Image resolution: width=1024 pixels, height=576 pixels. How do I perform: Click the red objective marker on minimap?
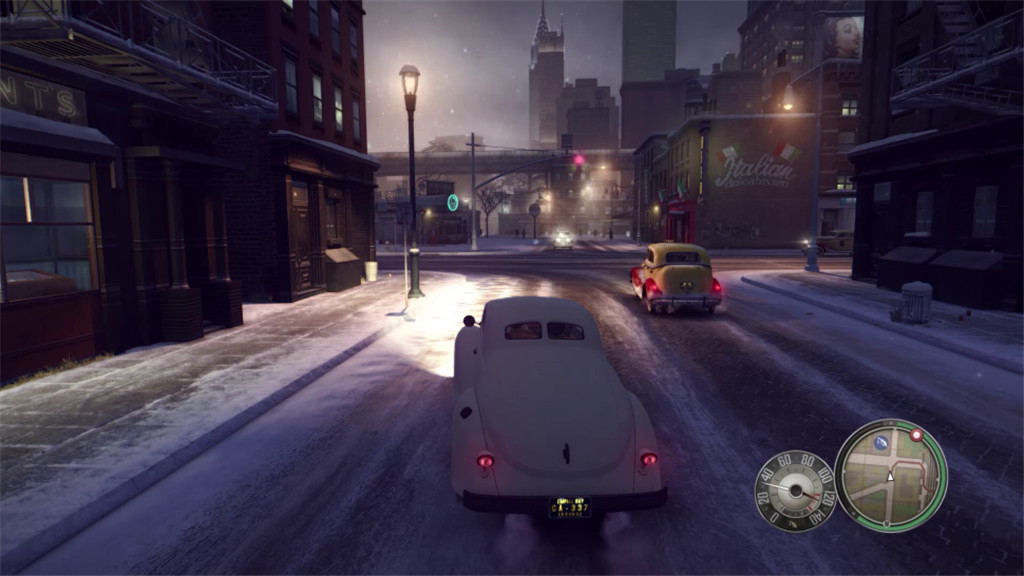[x=916, y=435]
